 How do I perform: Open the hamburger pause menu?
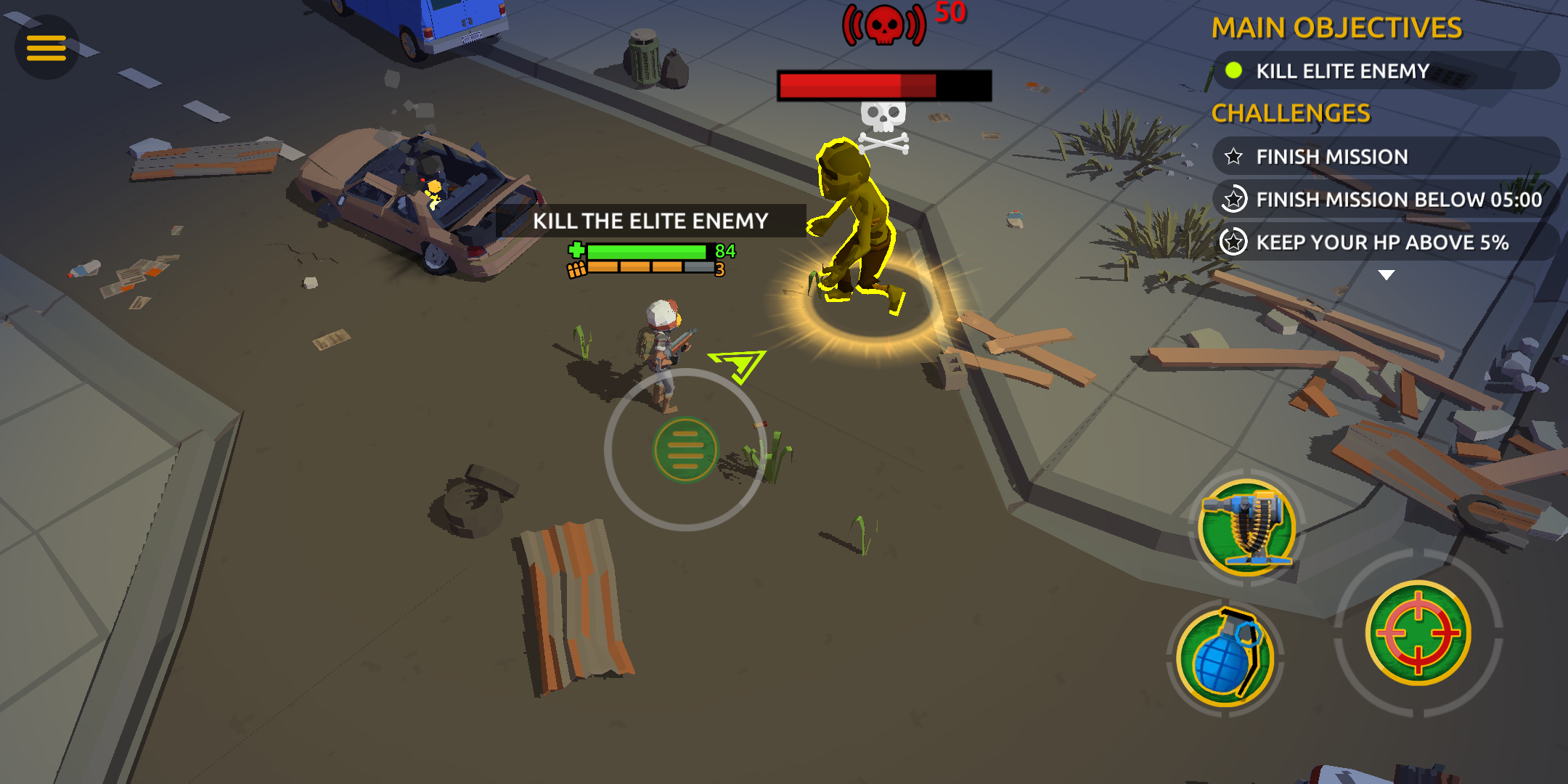[x=46, y=48]
